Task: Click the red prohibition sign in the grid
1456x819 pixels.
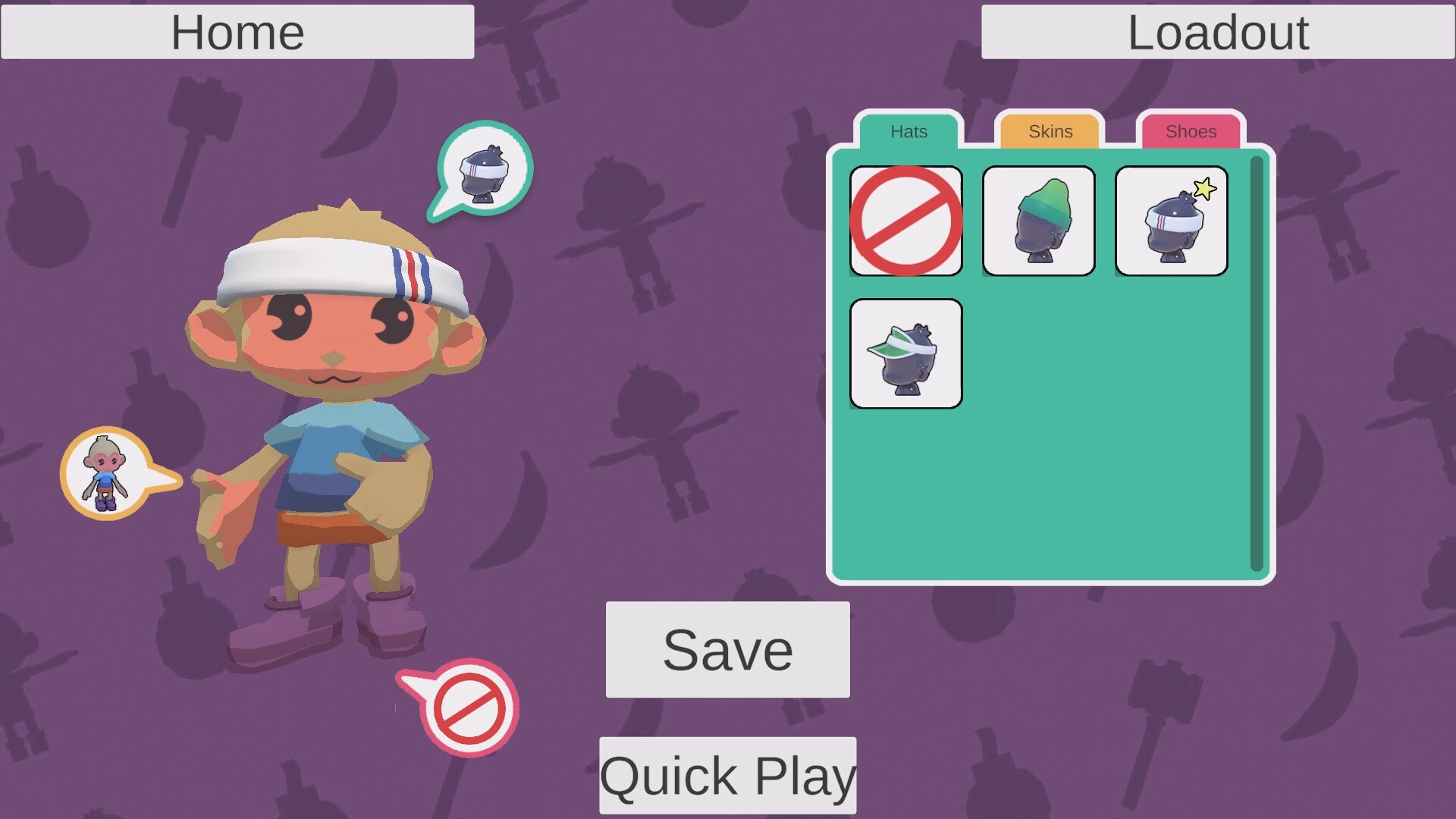Action: [905, 221]
